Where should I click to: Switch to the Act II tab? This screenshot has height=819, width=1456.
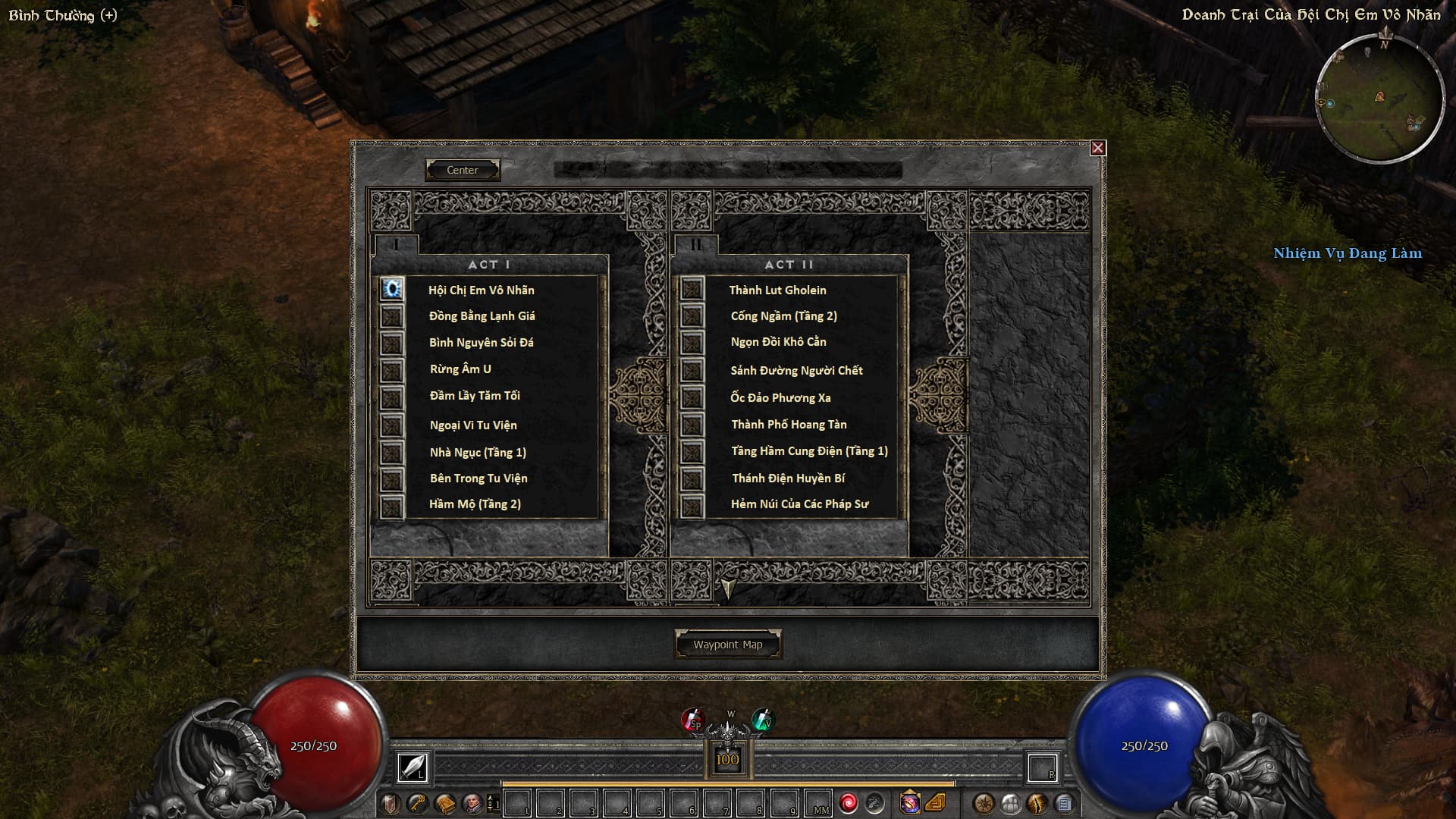click(x=695, y=244)
